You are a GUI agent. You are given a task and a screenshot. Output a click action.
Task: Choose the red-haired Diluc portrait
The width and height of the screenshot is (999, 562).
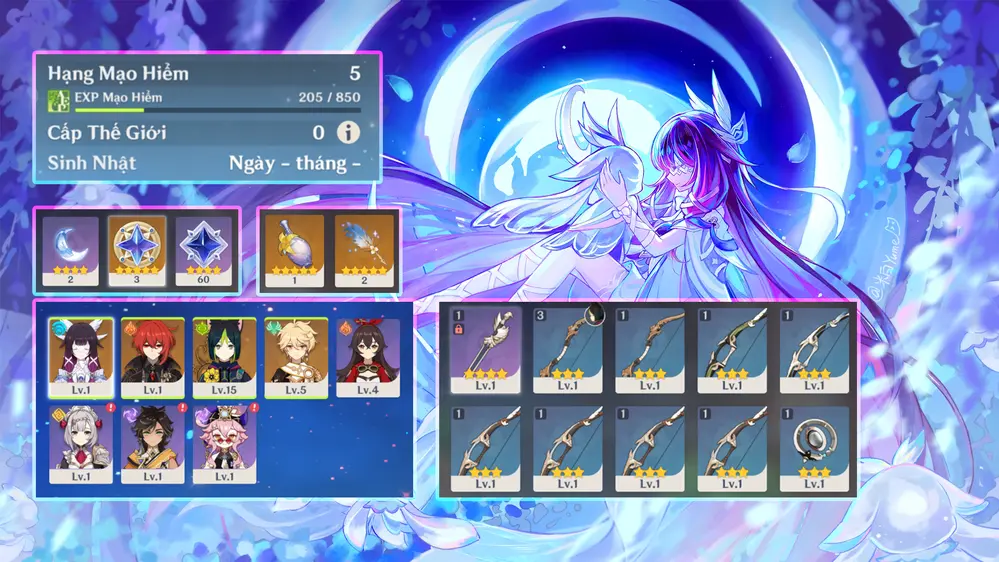pyautogui.click(x=153, y=357)
